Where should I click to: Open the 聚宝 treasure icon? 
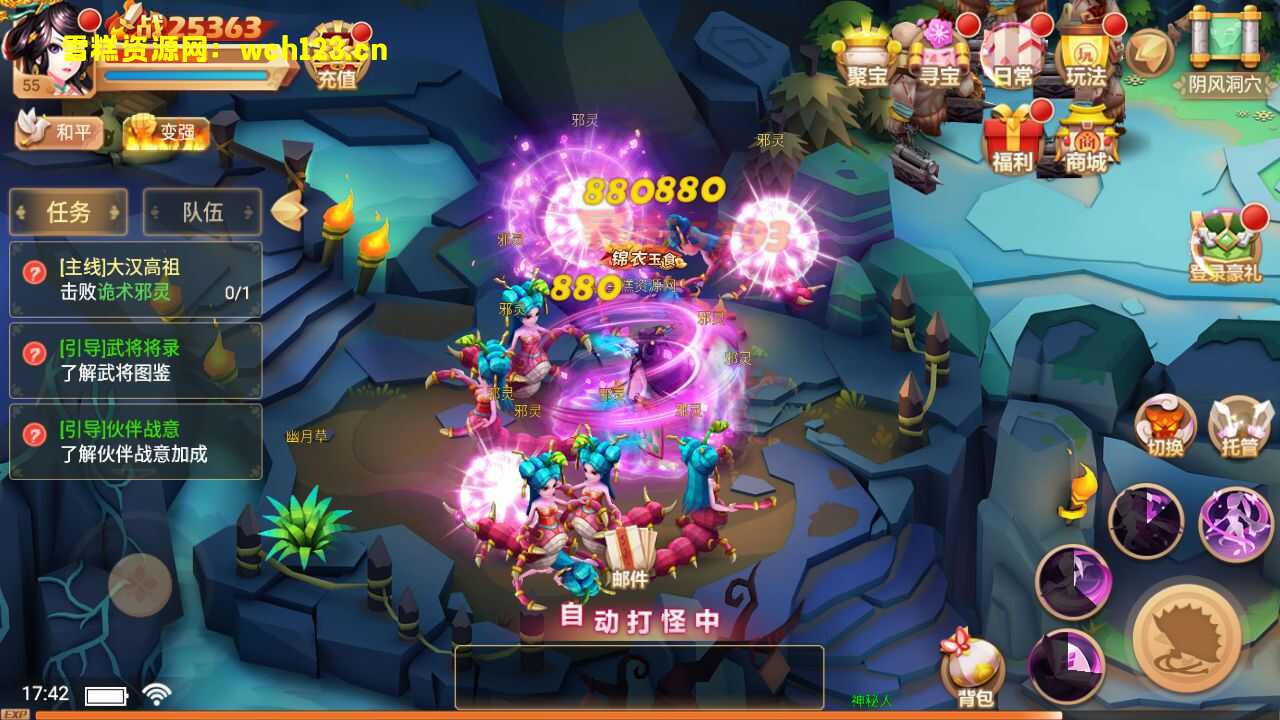pos(867,55)
